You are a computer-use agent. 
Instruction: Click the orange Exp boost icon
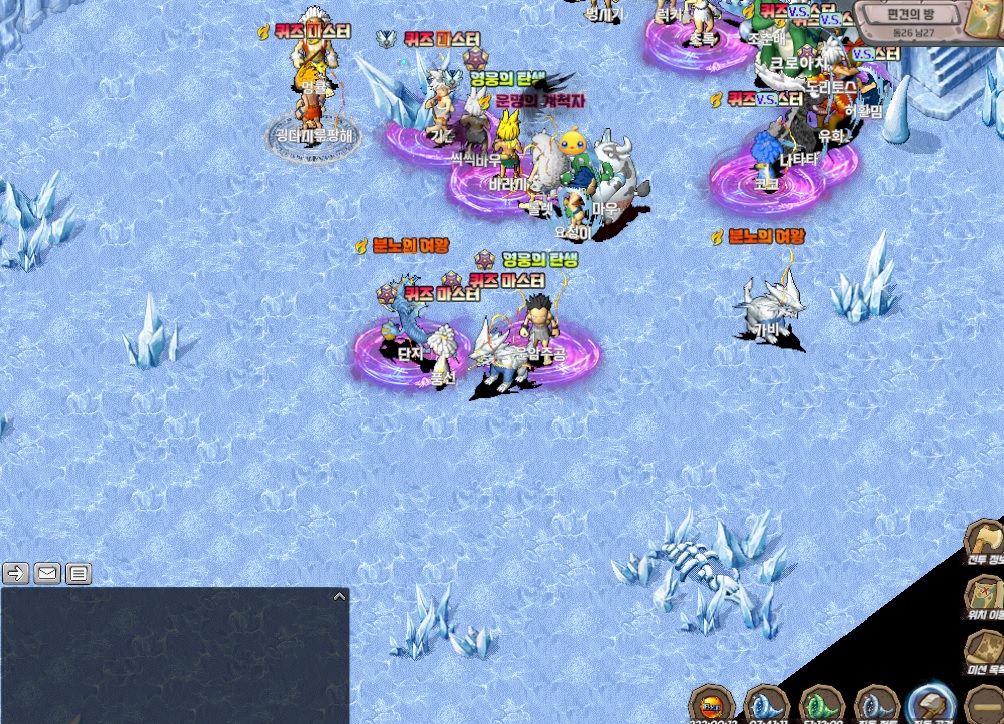[712, 703]
